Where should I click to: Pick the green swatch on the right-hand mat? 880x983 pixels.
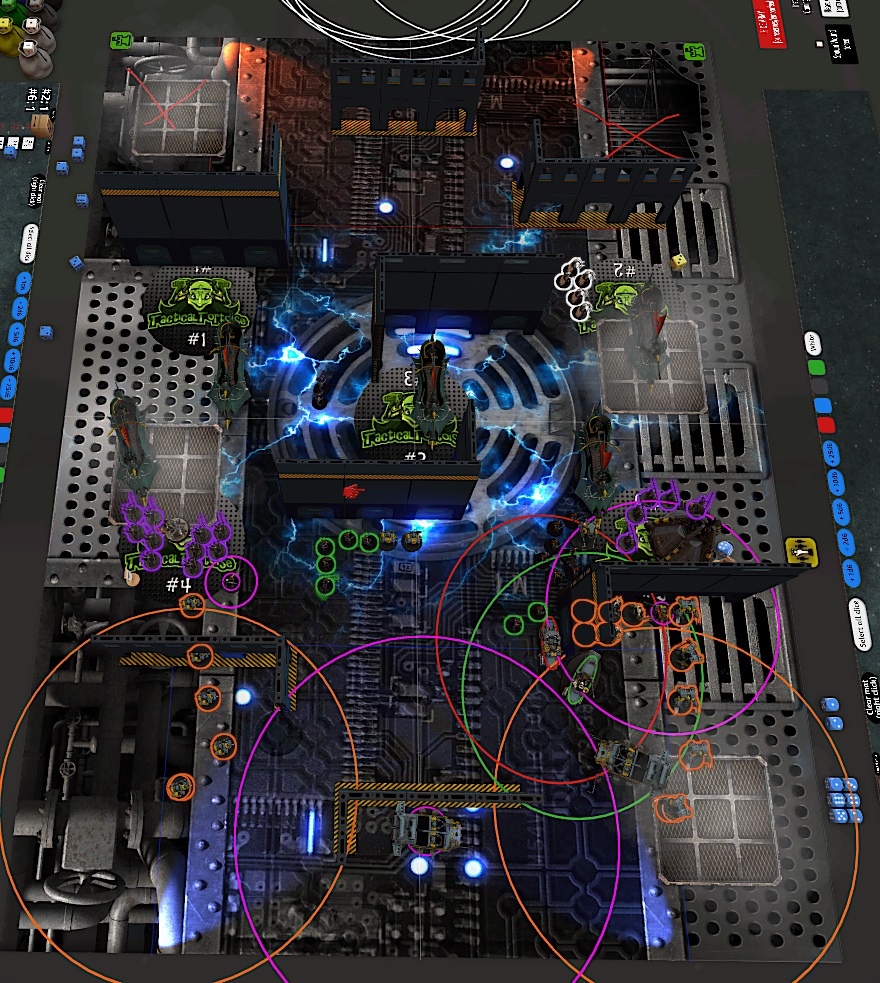816,367
